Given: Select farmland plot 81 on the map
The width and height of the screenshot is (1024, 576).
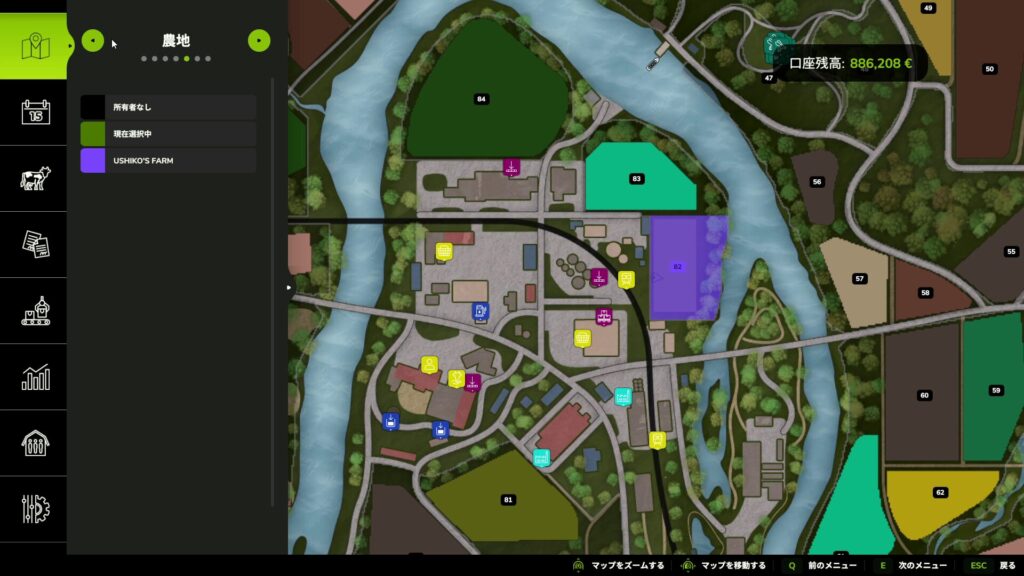Looking at the screenshot, I should (x=507, y=499).
